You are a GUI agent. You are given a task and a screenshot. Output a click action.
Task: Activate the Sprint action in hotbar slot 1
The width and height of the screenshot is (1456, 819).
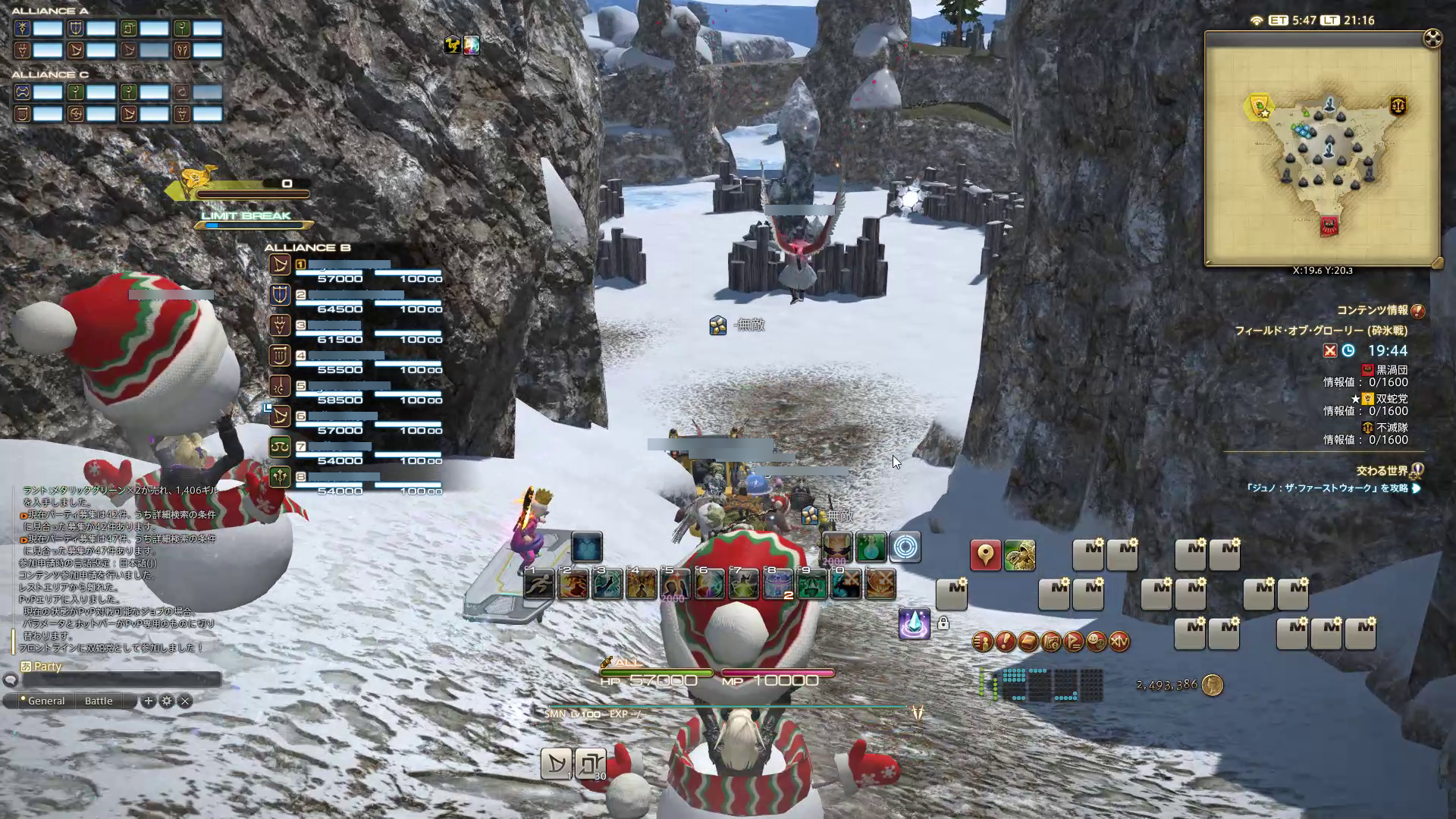click(x=538, y=584)
